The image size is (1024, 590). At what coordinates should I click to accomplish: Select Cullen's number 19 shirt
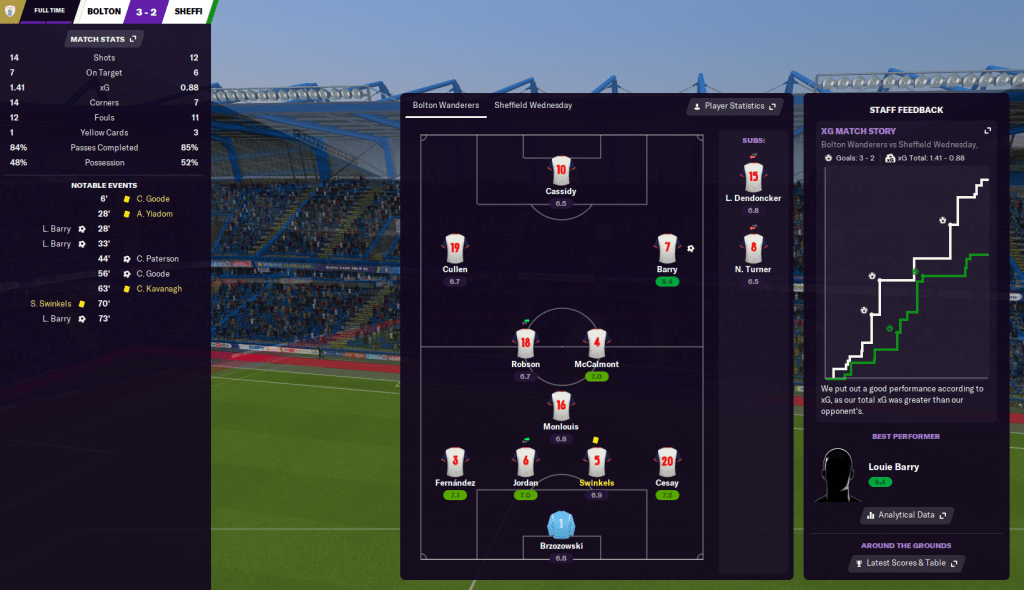[455, 247]
